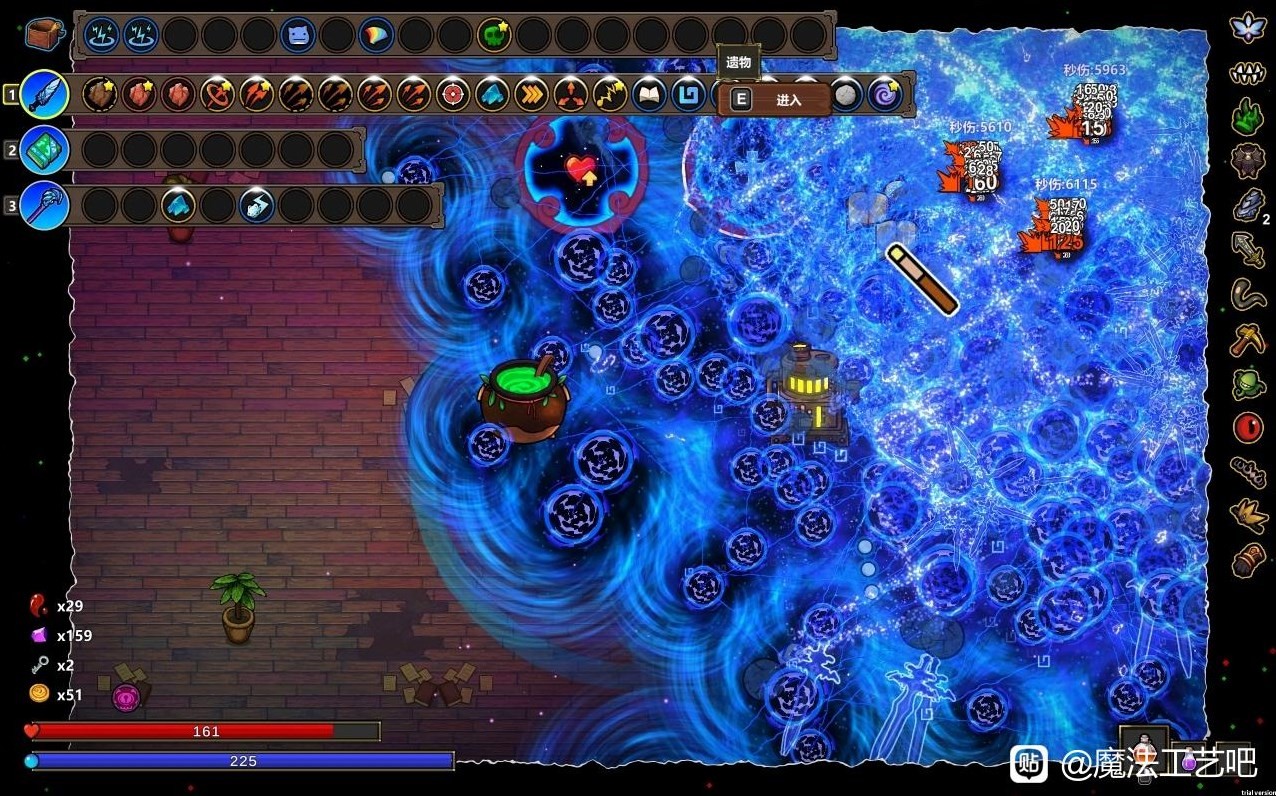The height and width of the screenshot is (796, 1276).
Task: Select the purple spiral spell slot
Action: point(885,95)
